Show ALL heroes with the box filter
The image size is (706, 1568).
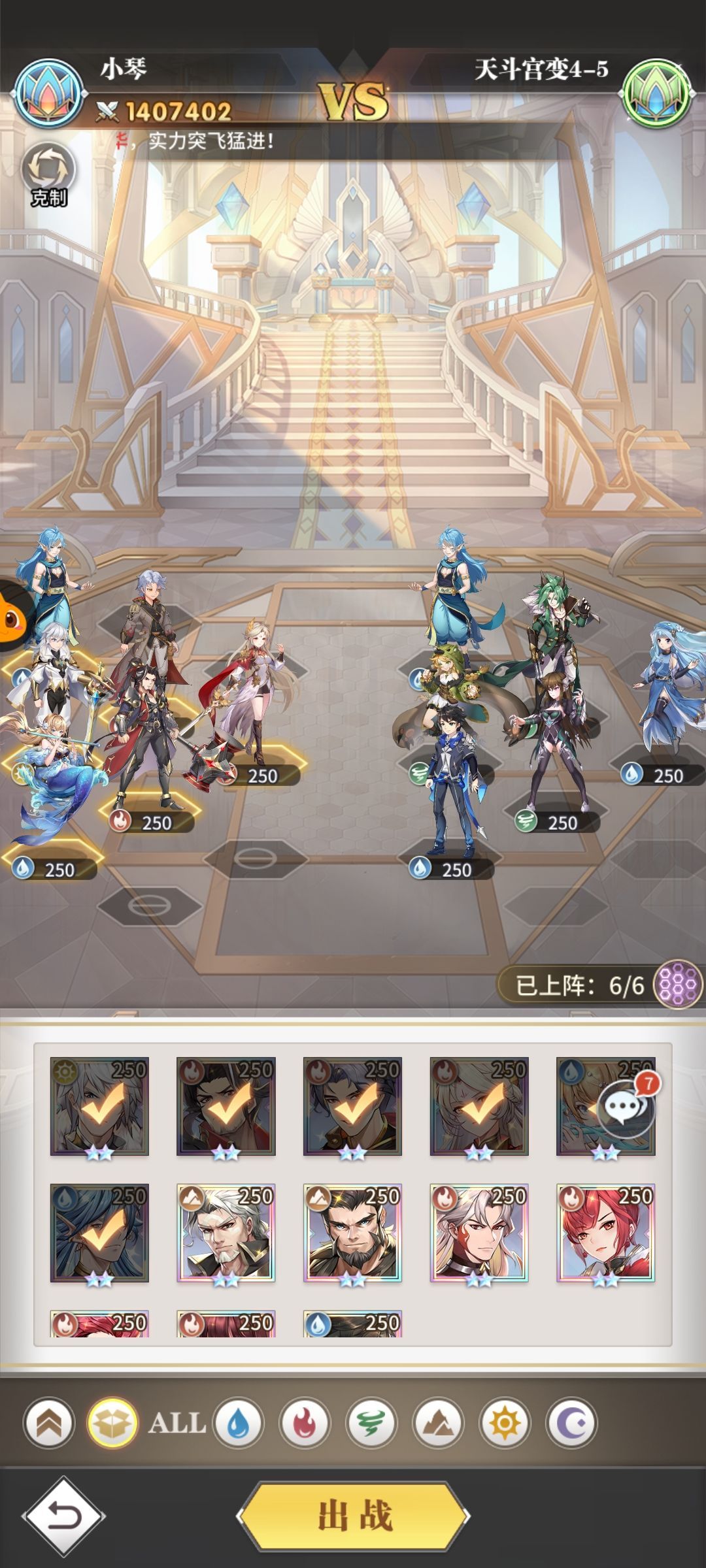113,1423
